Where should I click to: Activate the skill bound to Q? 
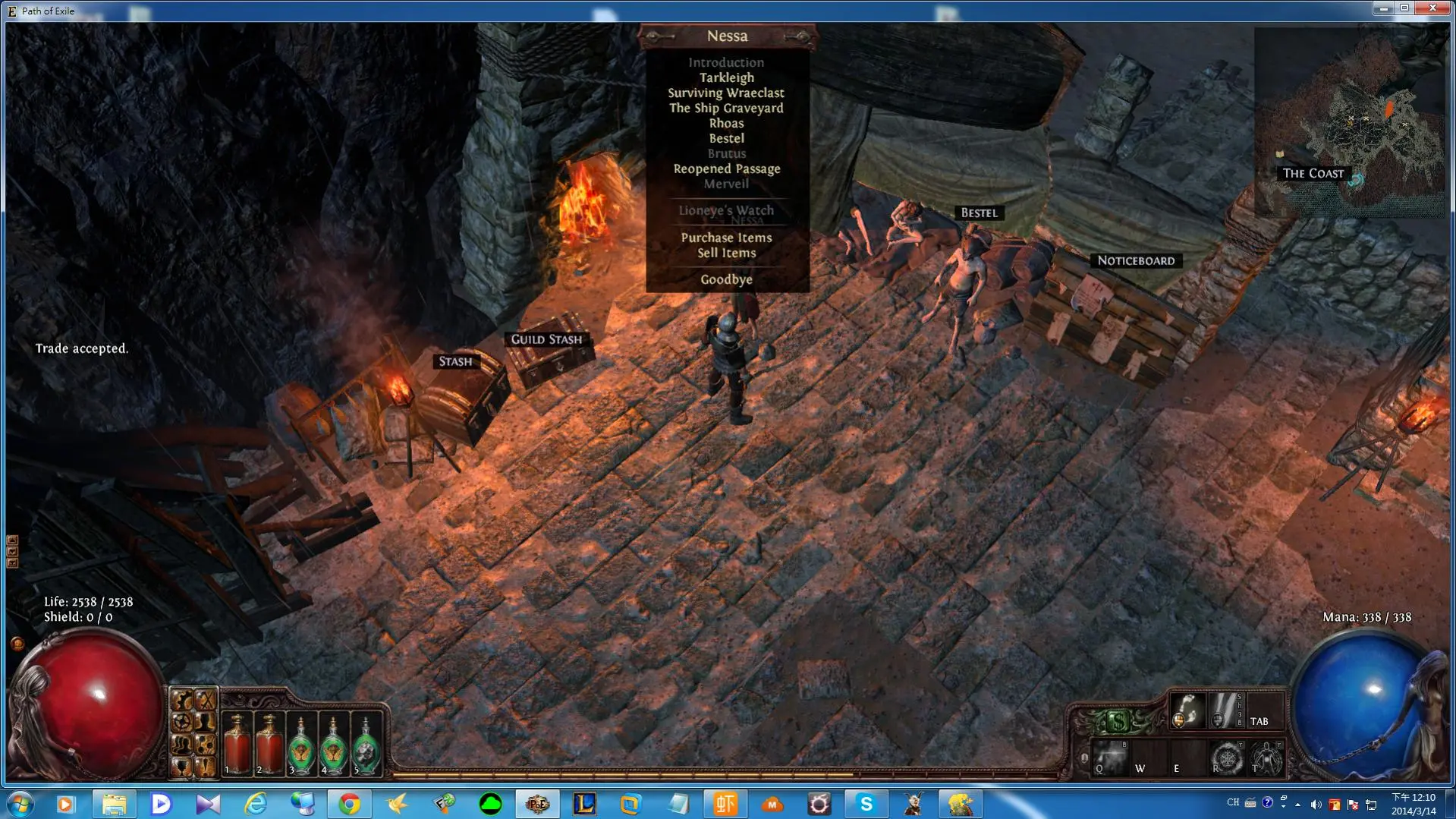(1110, 758)
